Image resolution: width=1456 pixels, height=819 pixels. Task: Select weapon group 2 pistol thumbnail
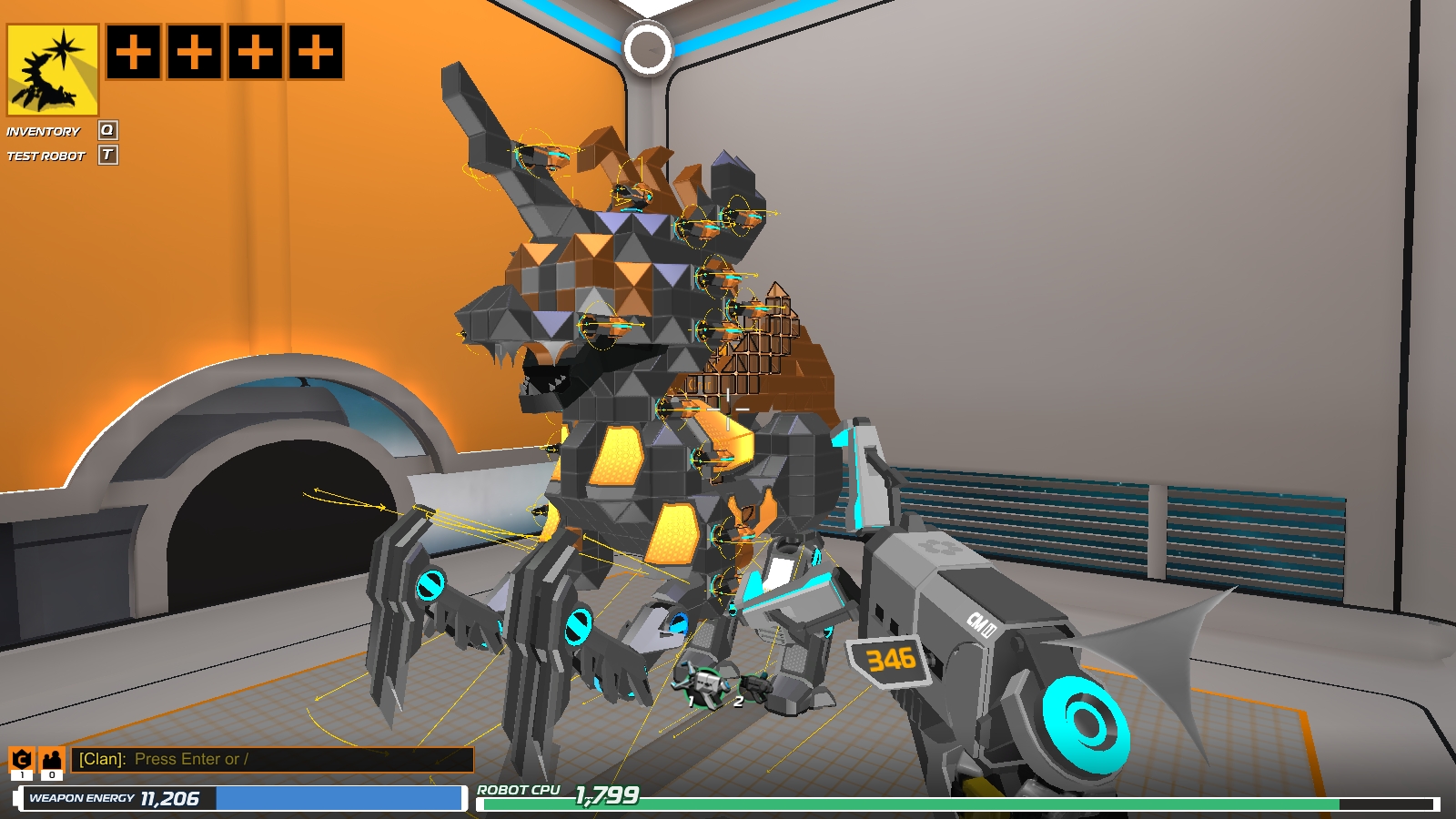click(755, 684)
